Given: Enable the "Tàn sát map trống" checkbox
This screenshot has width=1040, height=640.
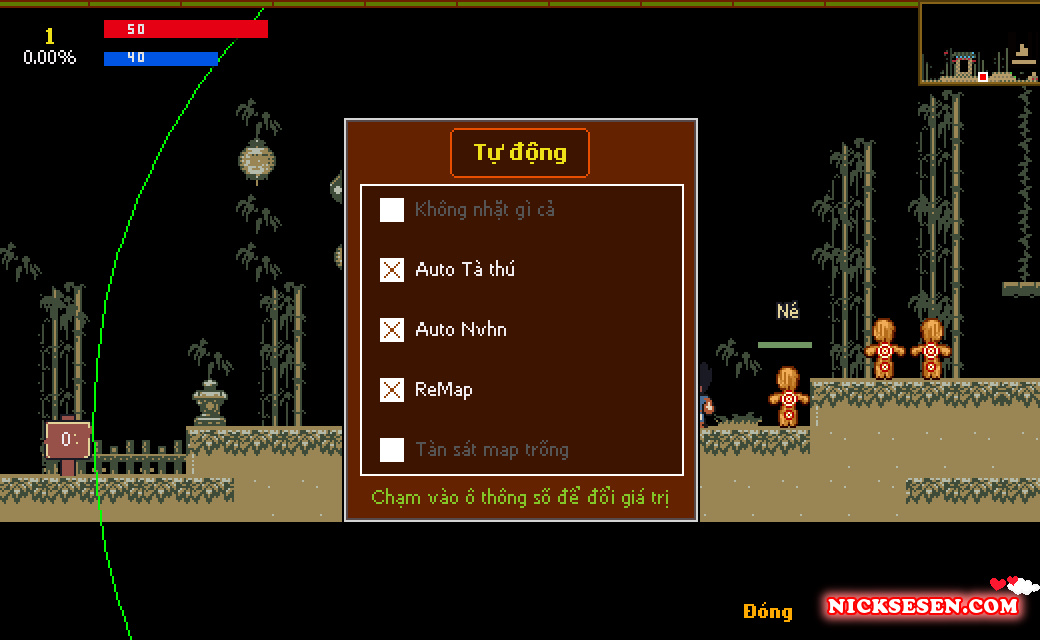Looking at the screenshot, I should (x=392, y=450).
